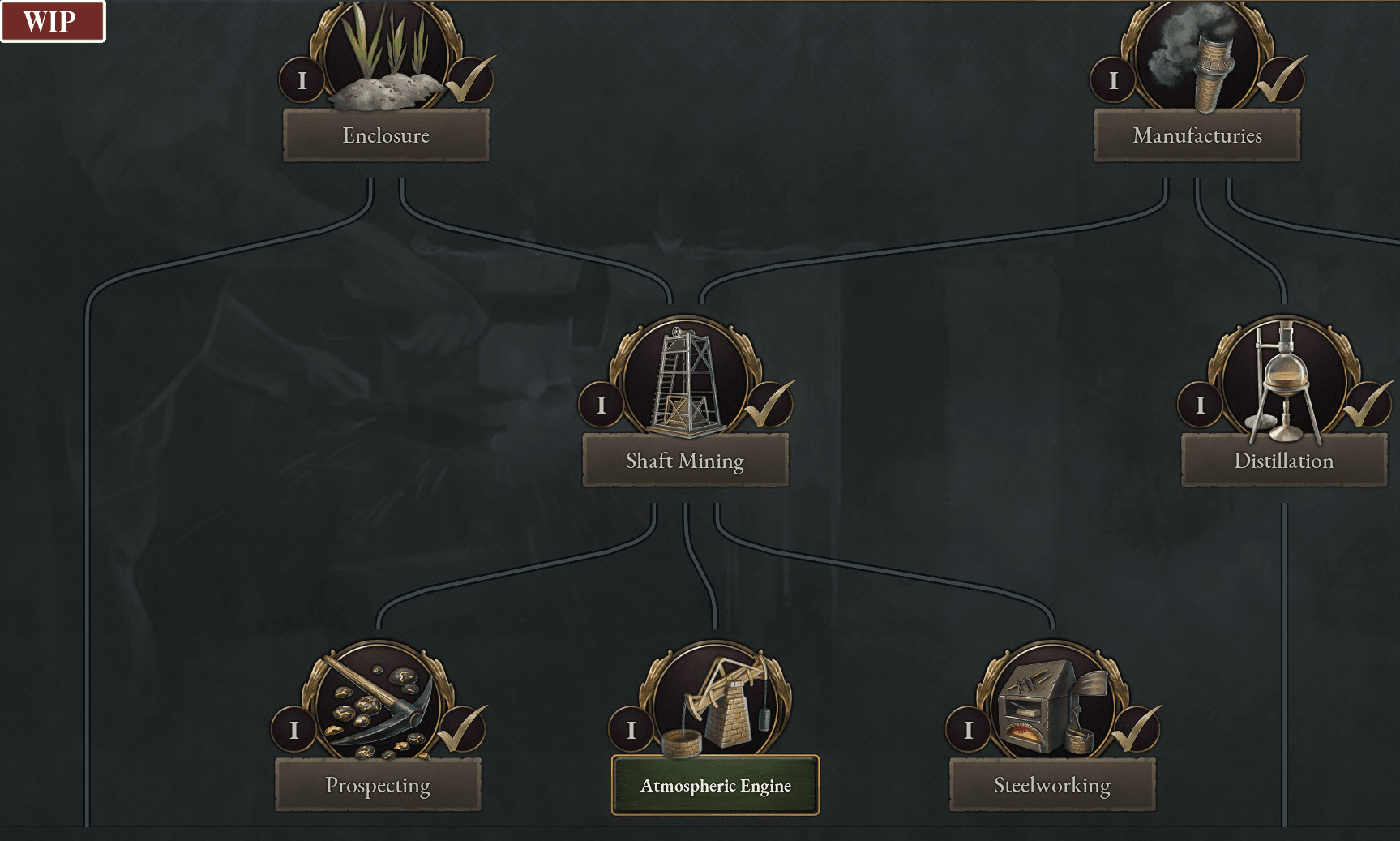Research the Atmospheric Engine technology
The width and height of the screenshot is (1400, 841).
point(715,785)
